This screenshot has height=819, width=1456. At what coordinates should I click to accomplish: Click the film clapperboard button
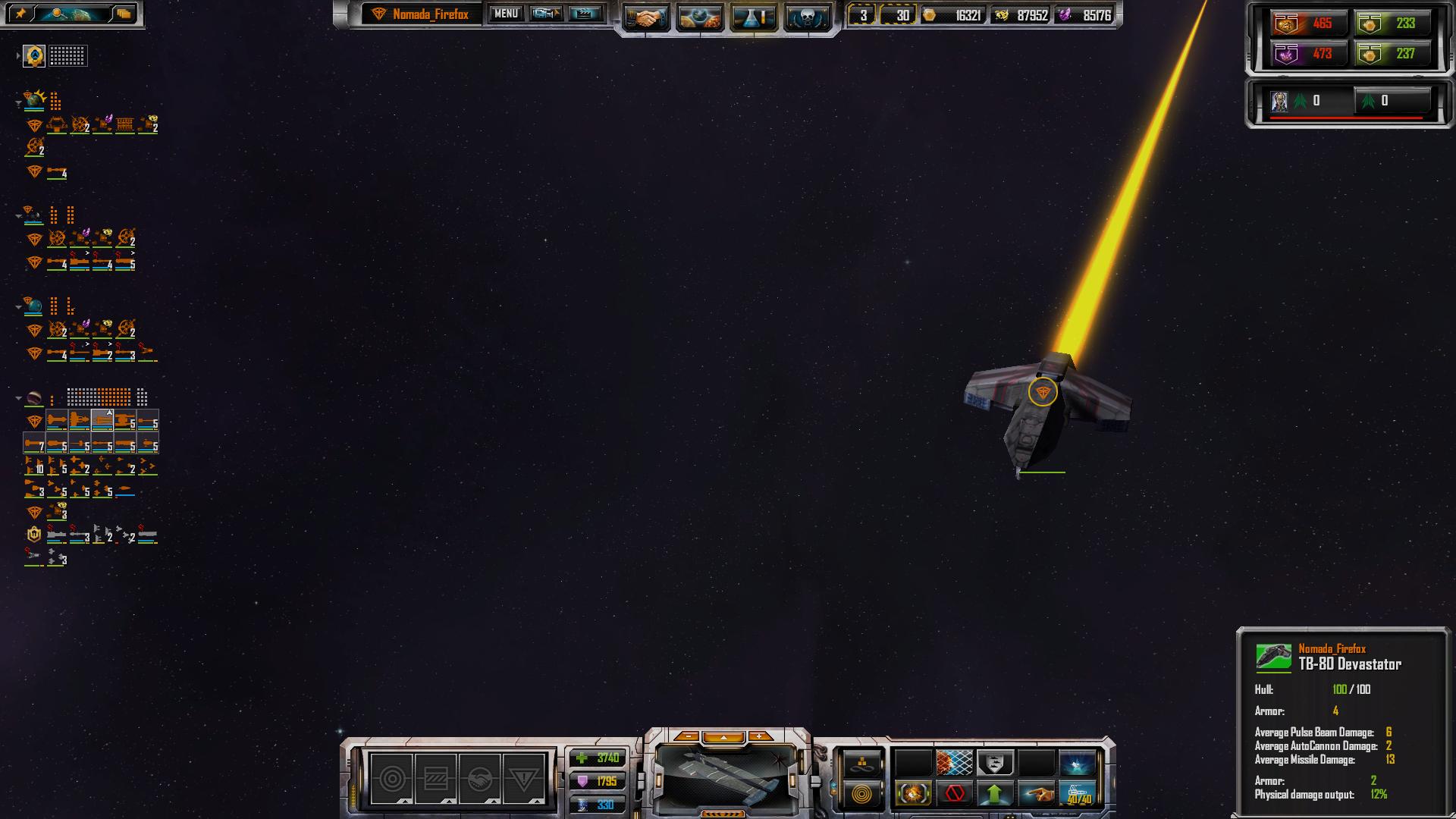tap(585, 14)
